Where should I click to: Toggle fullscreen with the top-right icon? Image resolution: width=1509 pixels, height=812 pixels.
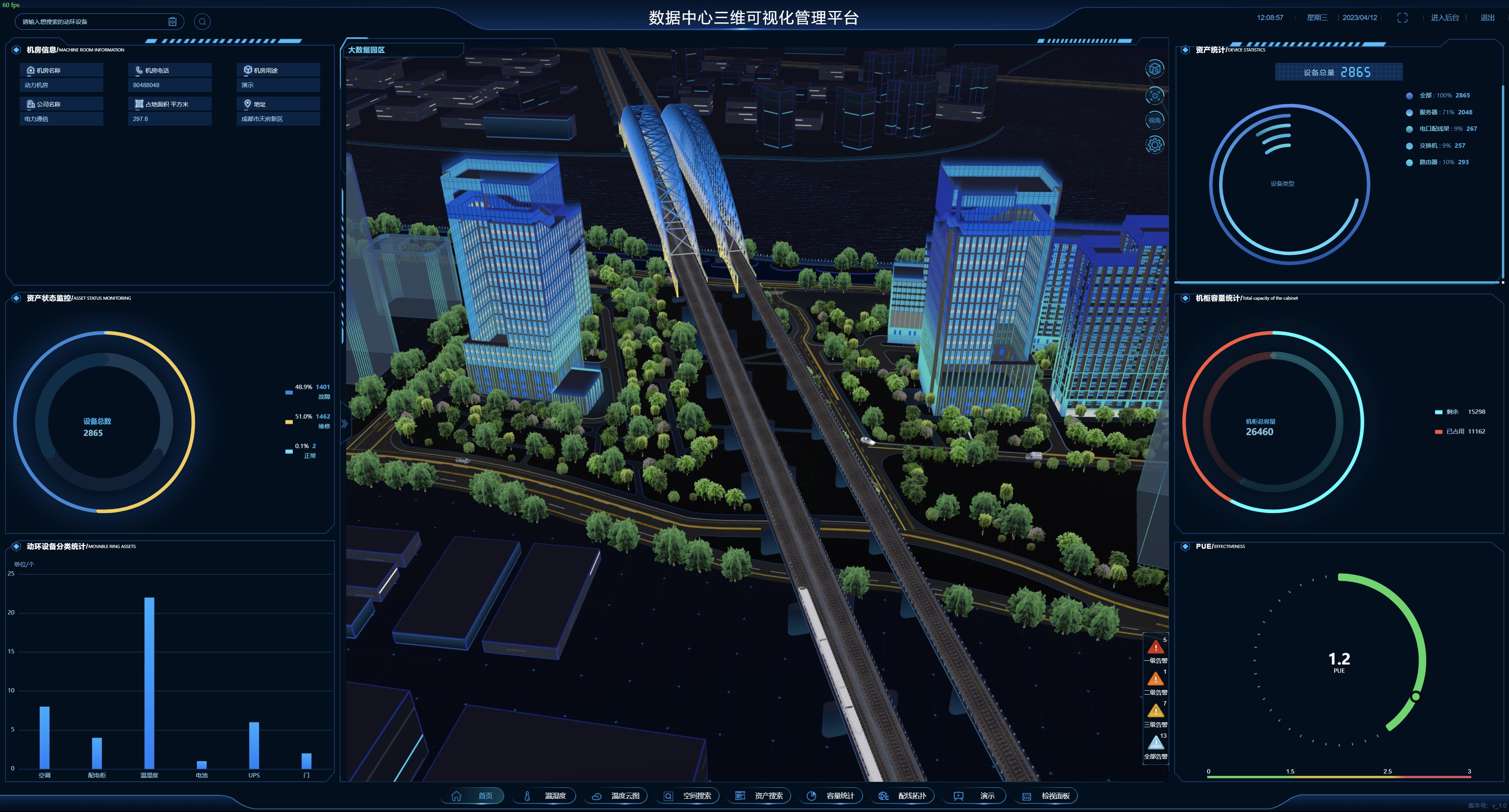coord(1402,18)
